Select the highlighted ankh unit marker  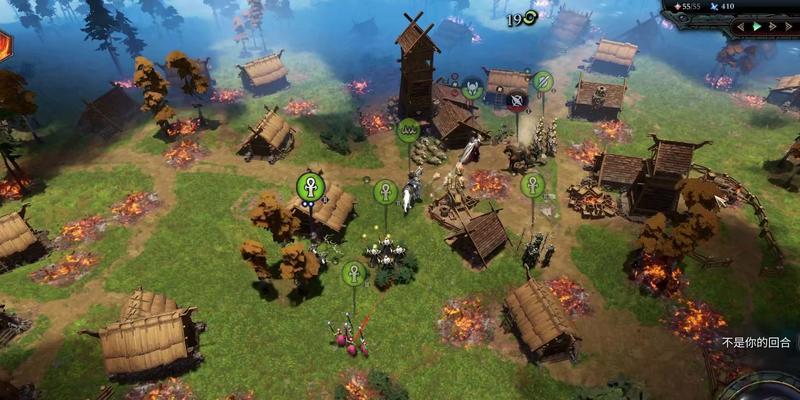(x=310, y=186)
